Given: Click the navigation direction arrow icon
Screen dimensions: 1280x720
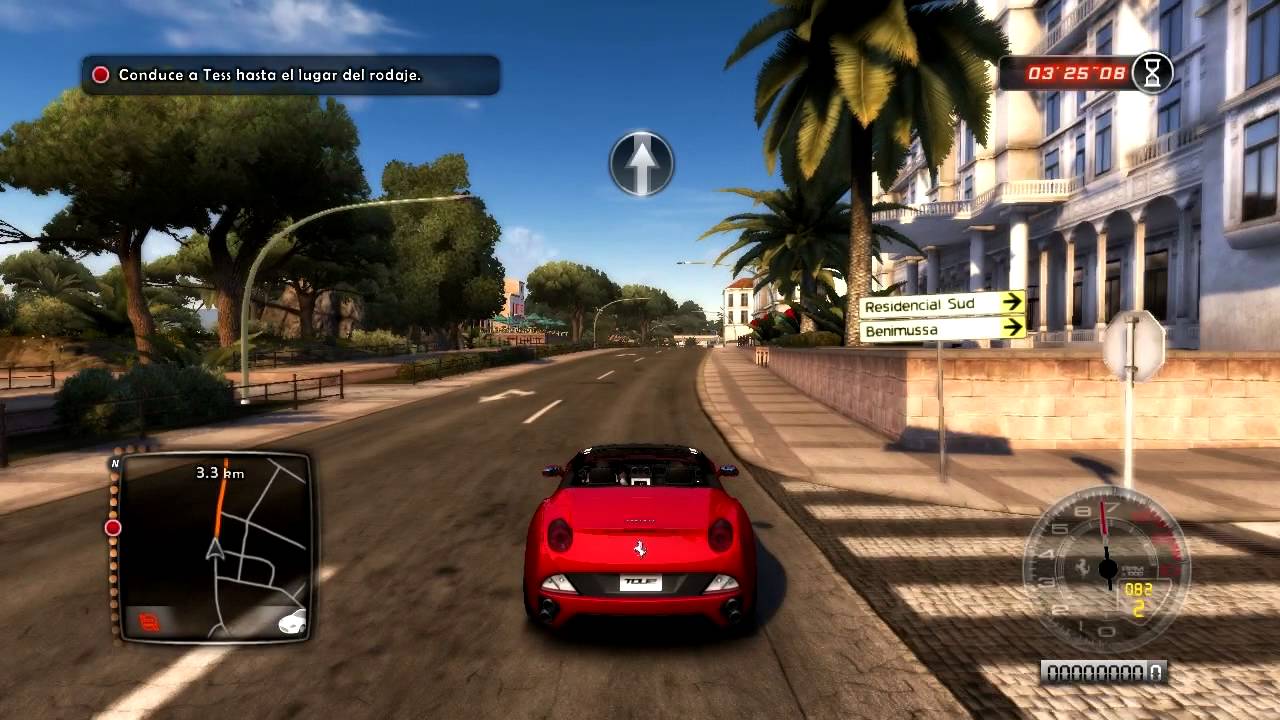Looking at the screenshot, I should [641, 163].
